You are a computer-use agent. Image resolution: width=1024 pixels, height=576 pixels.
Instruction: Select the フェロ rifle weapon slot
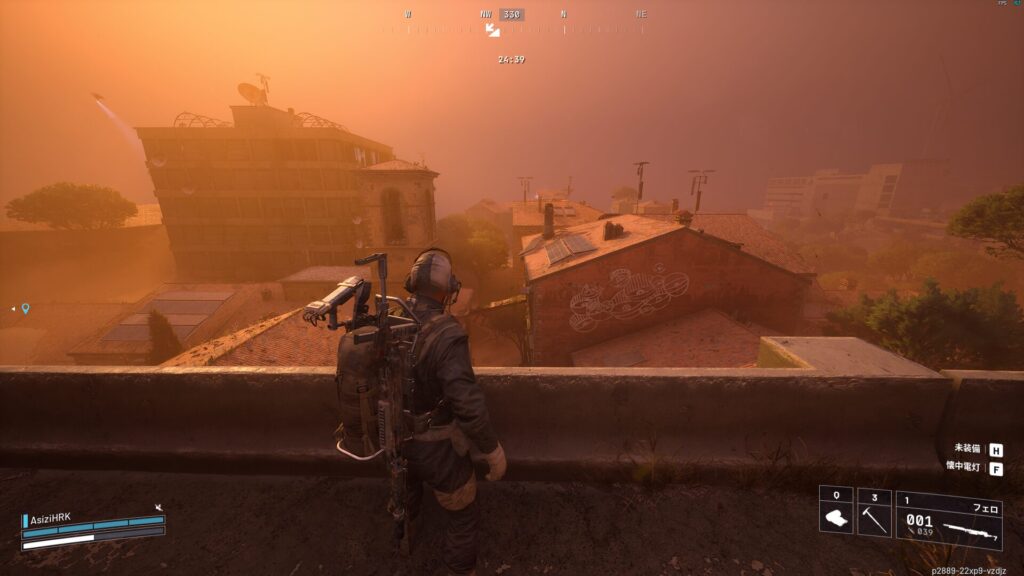tap(948, 518)
